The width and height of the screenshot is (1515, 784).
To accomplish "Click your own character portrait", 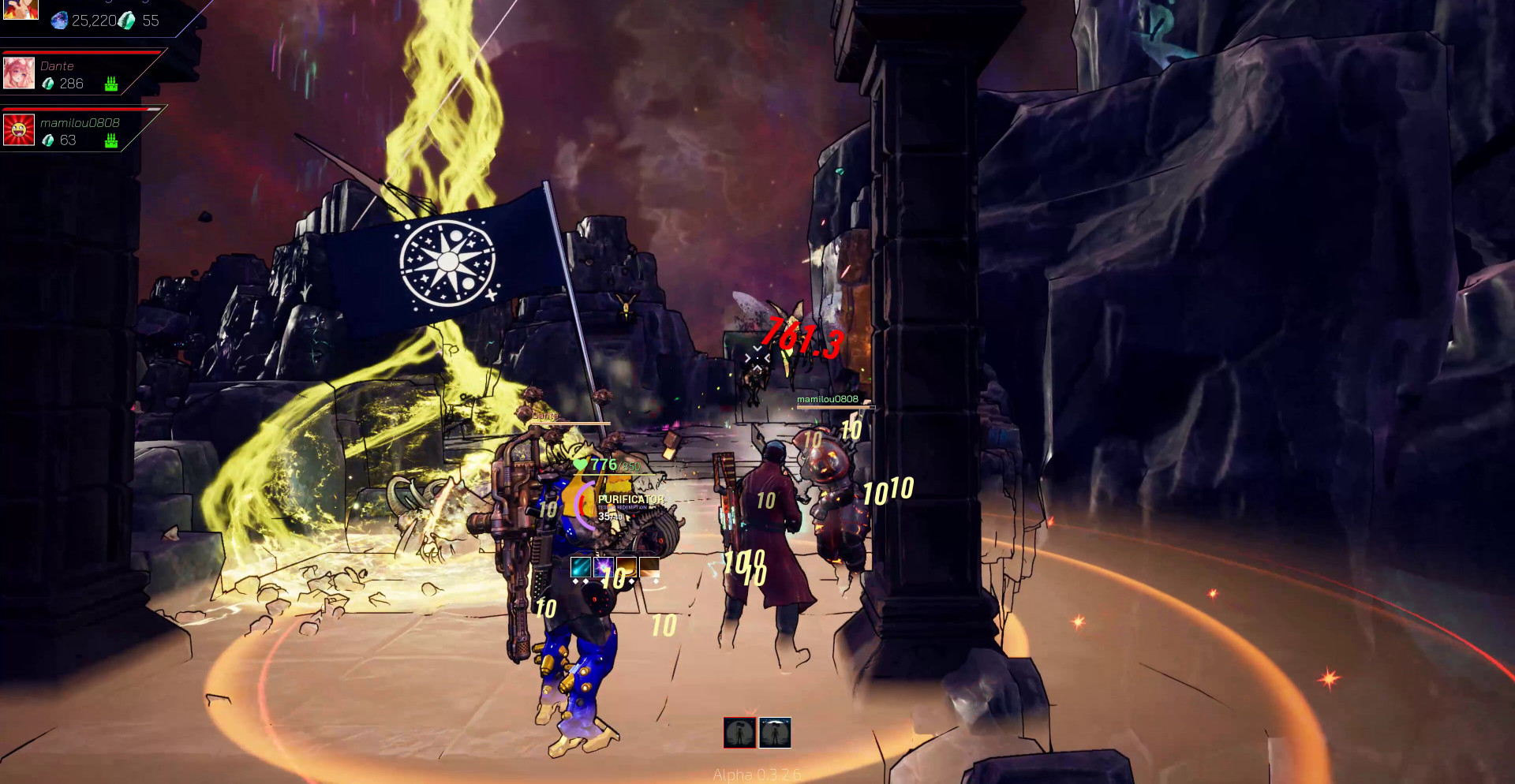I will point(21,9).
